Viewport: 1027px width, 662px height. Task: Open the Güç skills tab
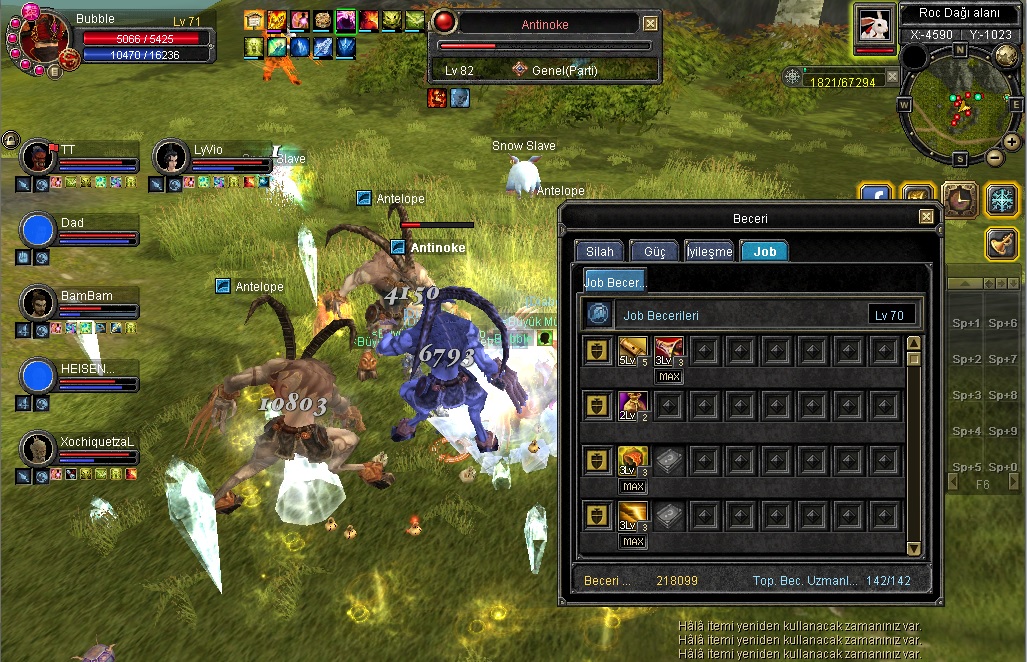point(654,251)
